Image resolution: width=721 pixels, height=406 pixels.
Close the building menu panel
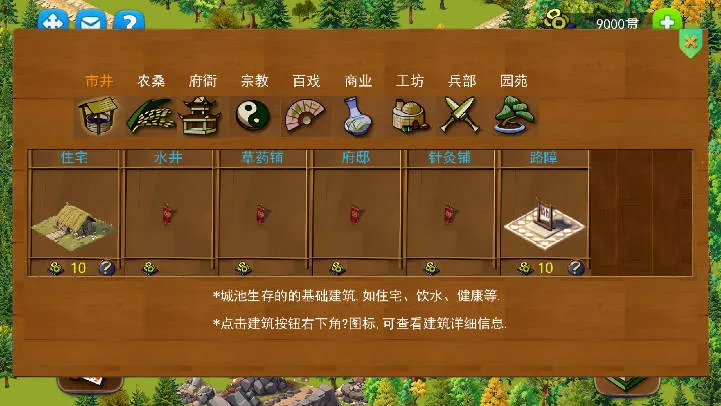(x=690, y=43)
